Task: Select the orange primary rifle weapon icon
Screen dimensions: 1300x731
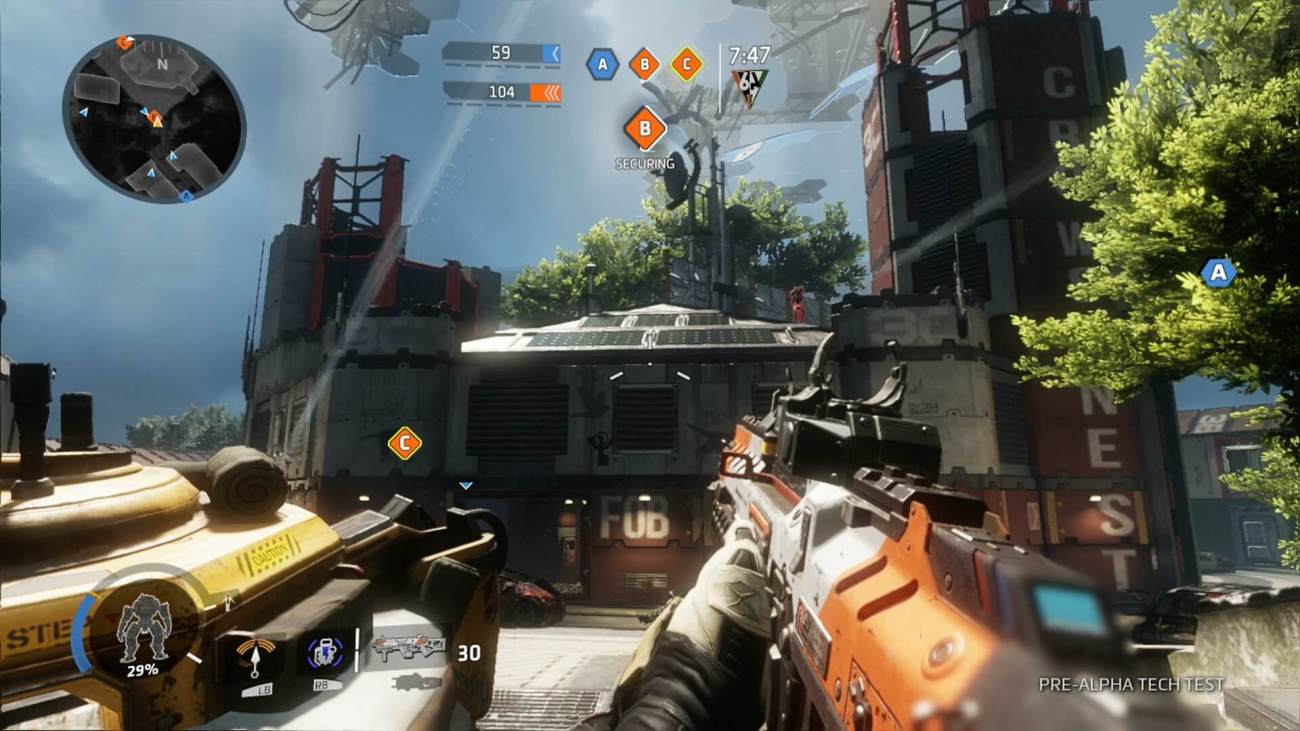Action: coord(407,648)
